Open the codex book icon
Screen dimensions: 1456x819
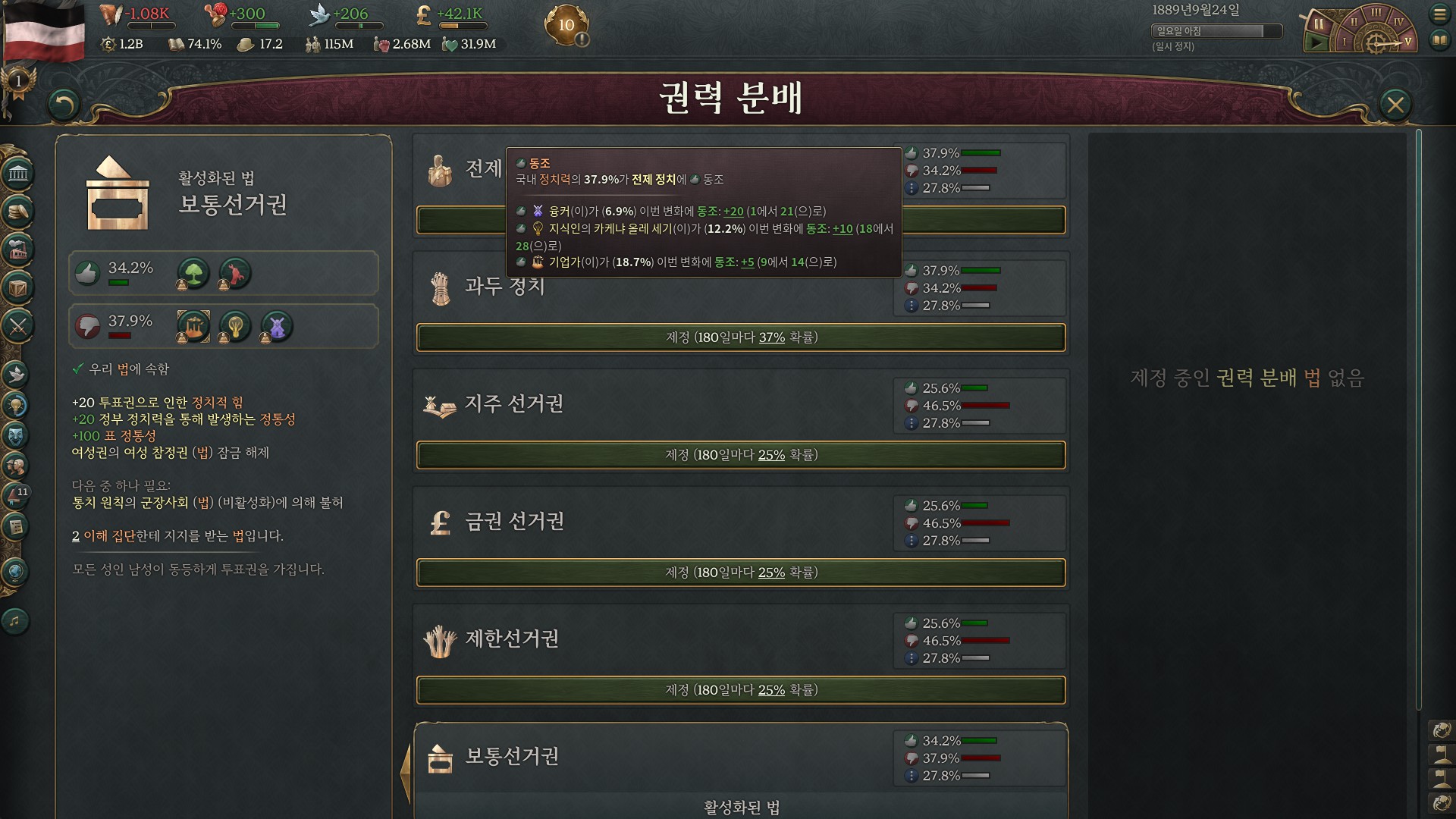1439,40
